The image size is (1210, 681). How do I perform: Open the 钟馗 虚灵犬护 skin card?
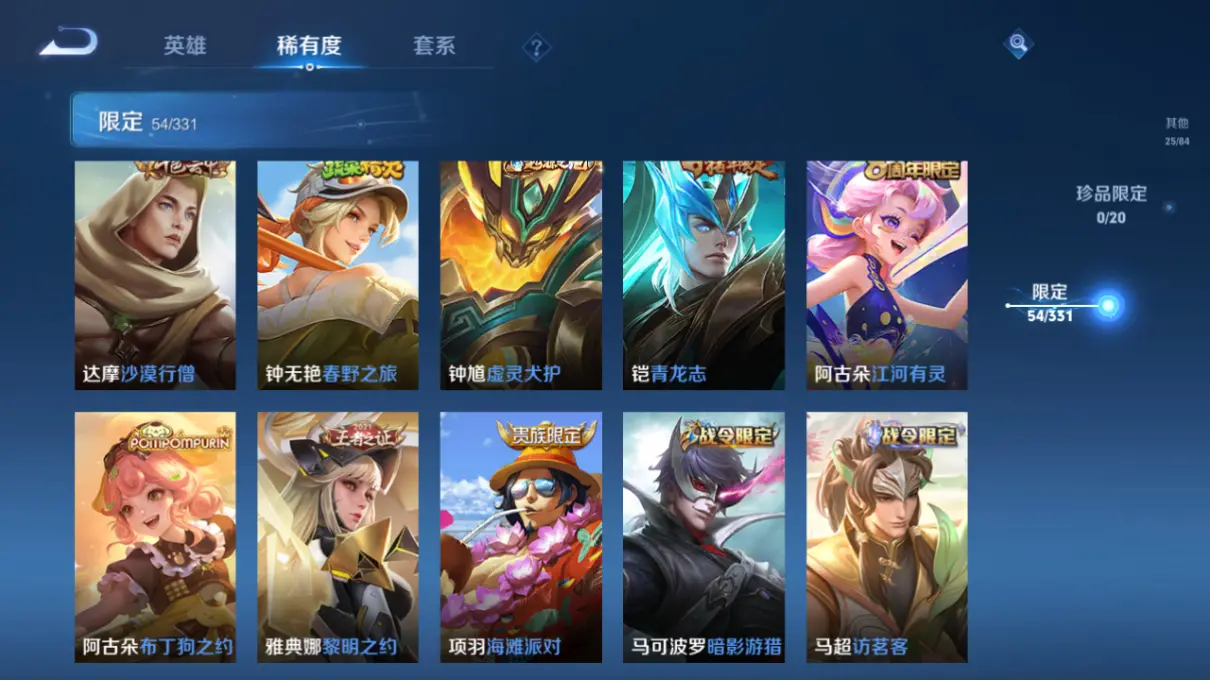[x=521, y=275]
